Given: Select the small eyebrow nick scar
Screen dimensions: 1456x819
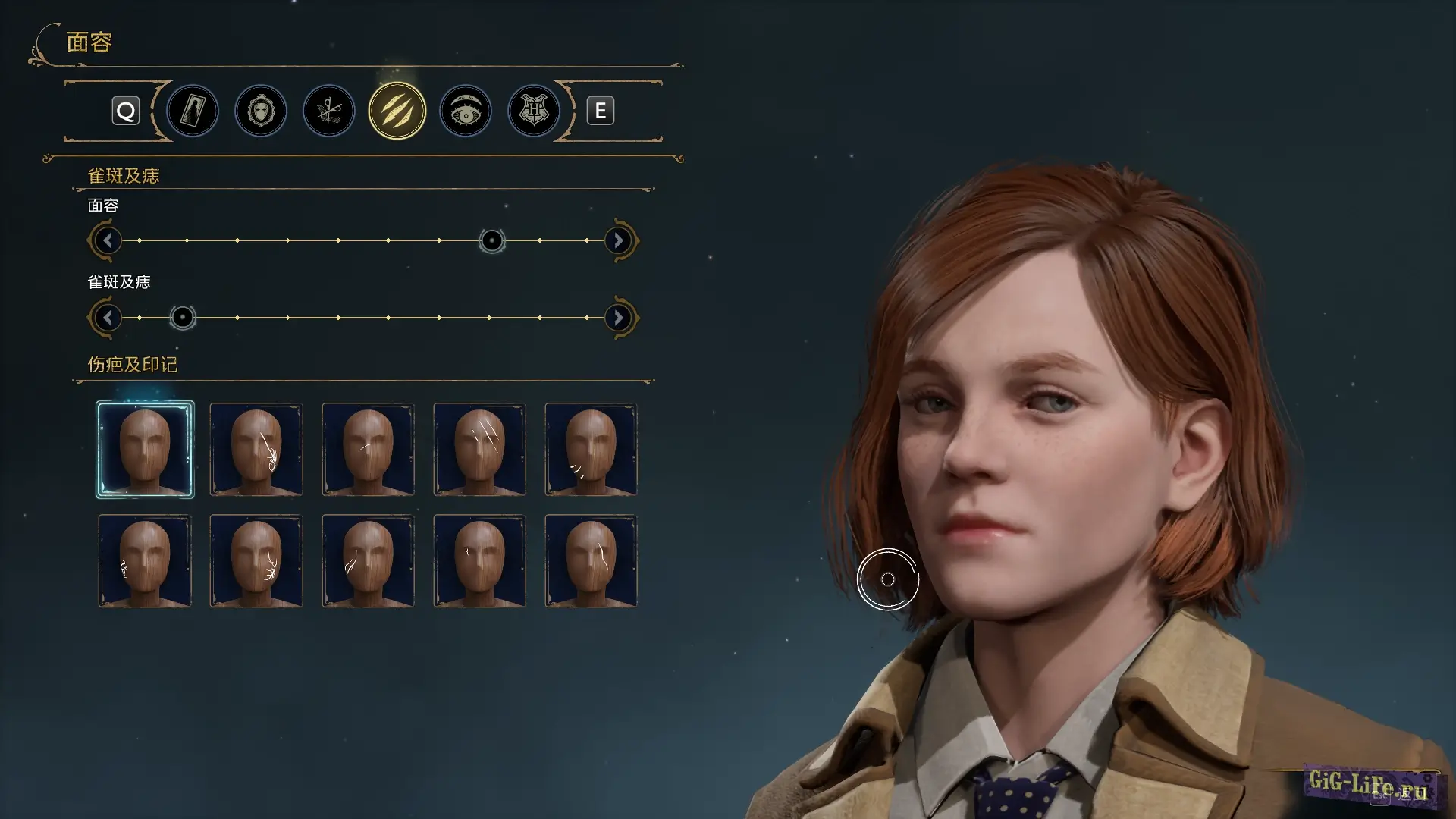Looking at the screenshot, I should point(479,561).
